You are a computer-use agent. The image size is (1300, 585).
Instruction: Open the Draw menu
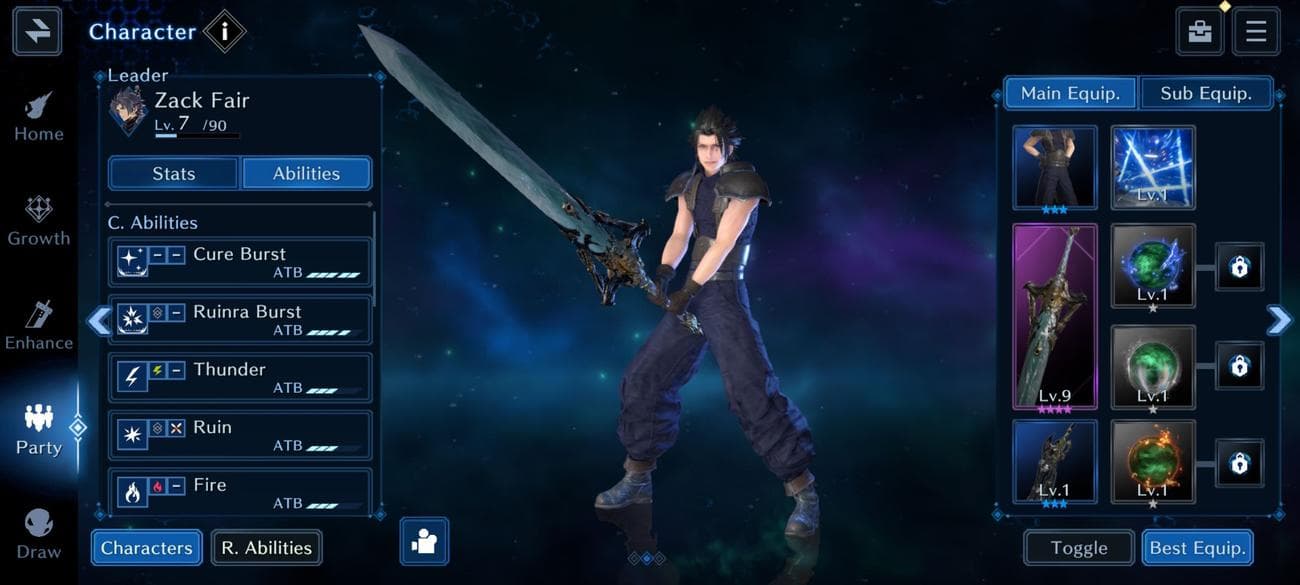click(39, 535)
